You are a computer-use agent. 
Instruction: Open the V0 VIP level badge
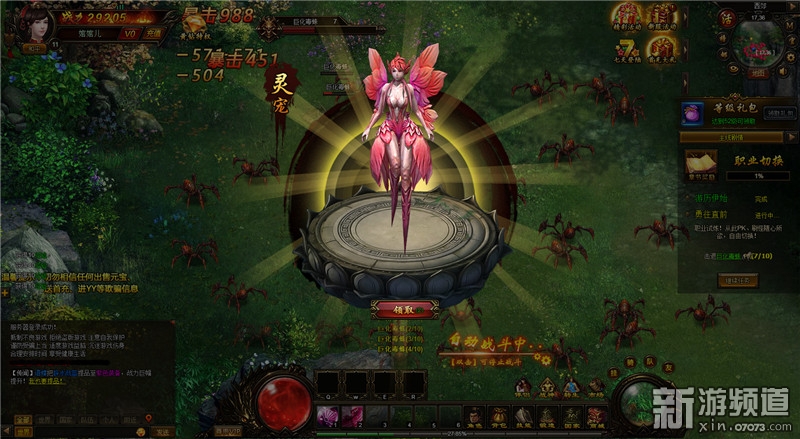128,32
